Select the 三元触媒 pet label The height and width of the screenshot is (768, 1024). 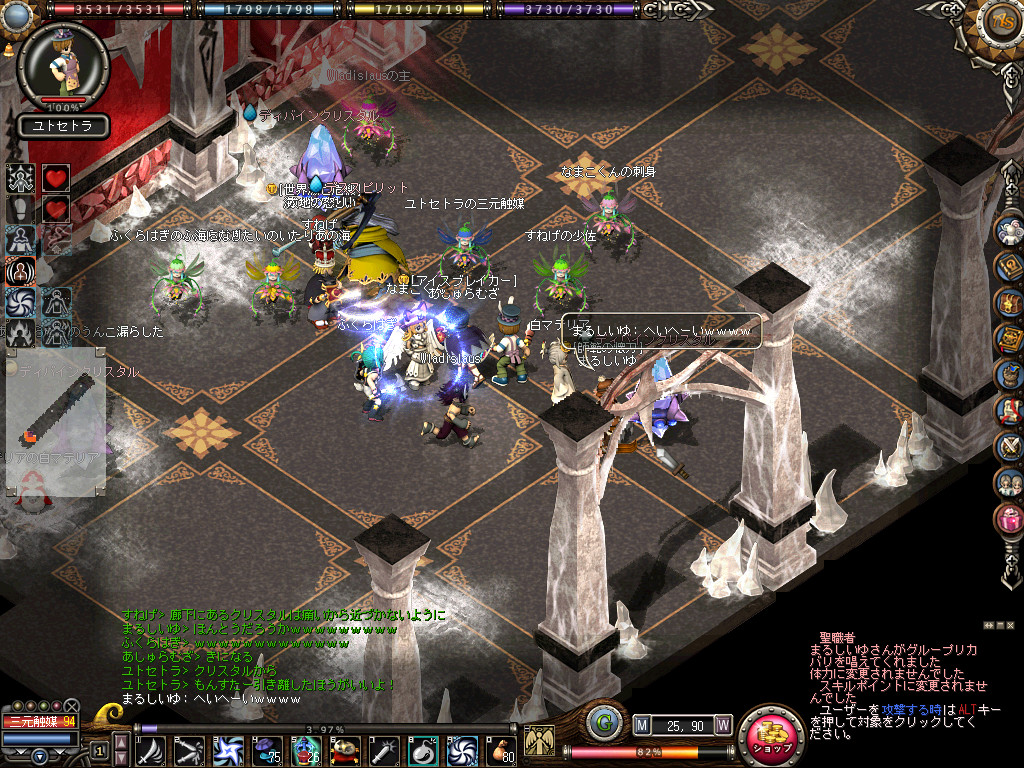point(40,721)
